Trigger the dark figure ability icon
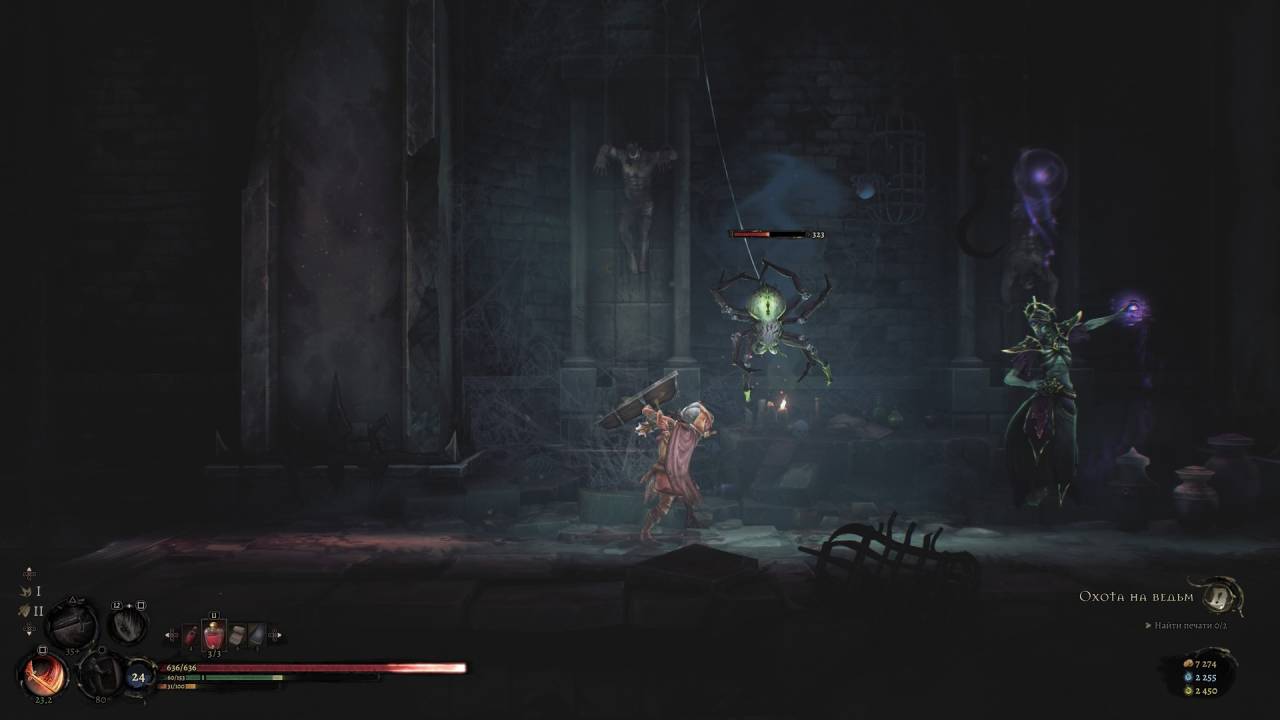This screenshot has width=1280, height=720. (x=101, y=675)
